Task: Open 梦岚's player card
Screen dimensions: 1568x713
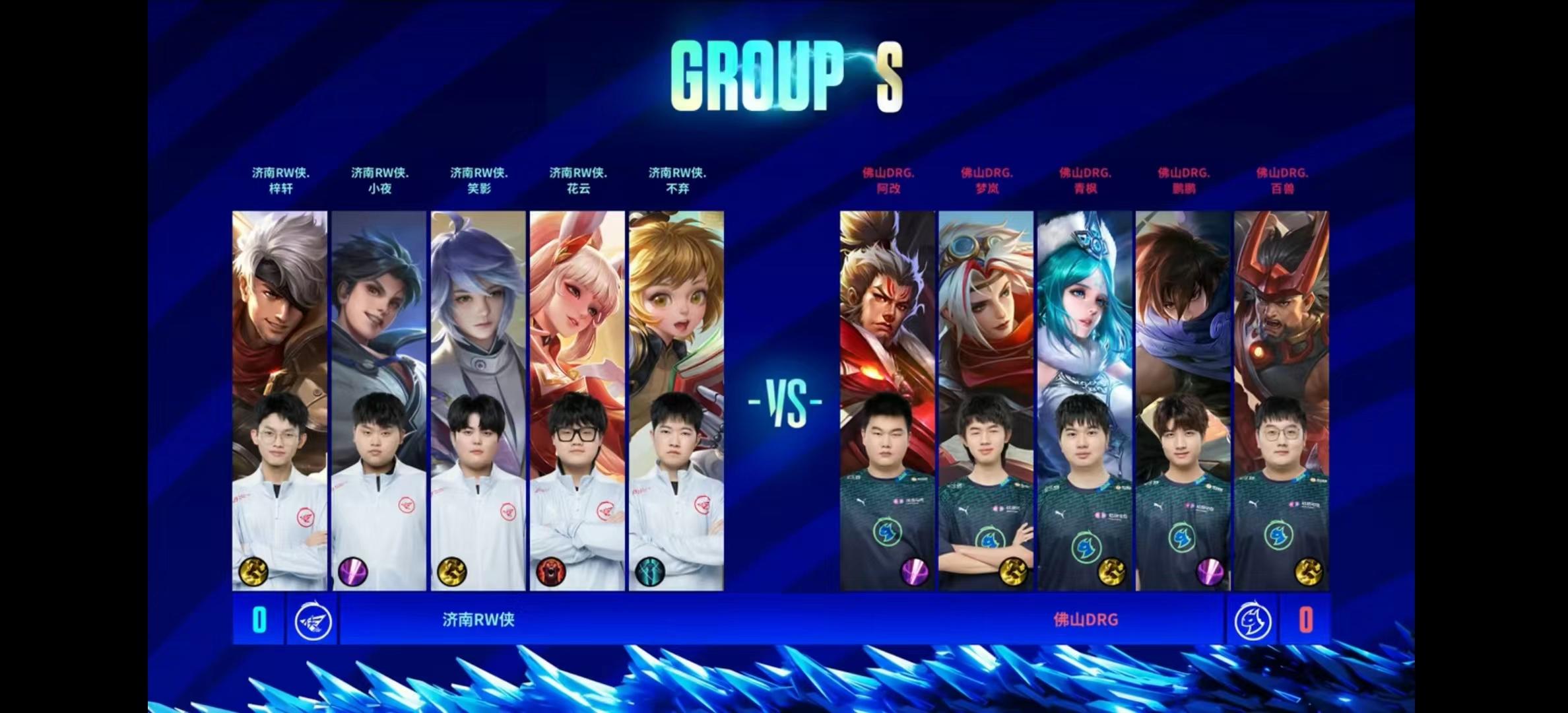Action: tap(986, 399)
